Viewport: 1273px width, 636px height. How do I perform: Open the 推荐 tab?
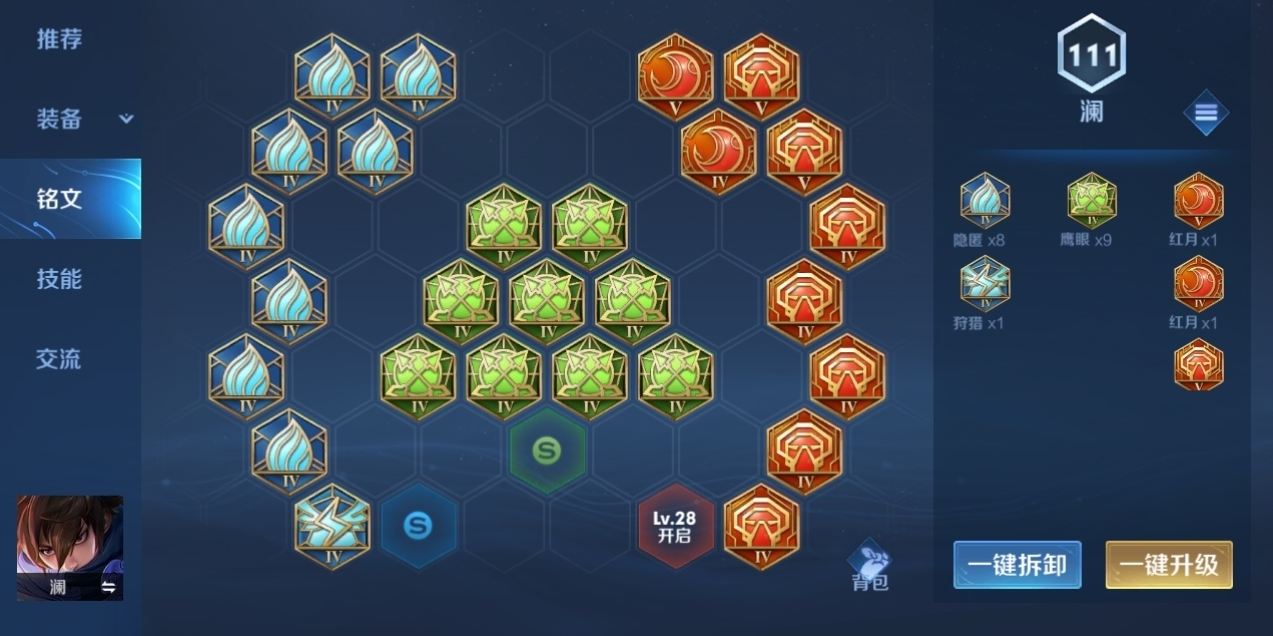pyautogui.click(x=59, y=40)
